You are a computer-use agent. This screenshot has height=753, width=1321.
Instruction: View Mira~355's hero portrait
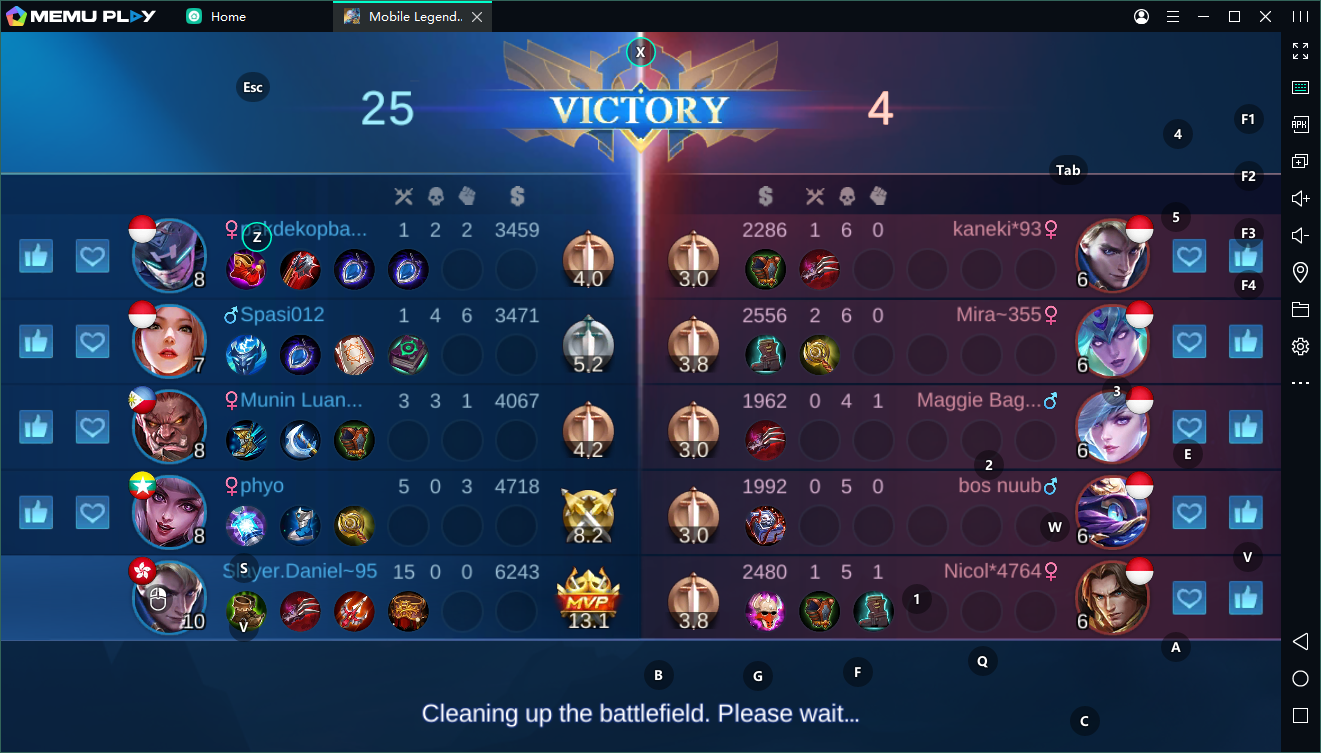[x=1112, y=342]
